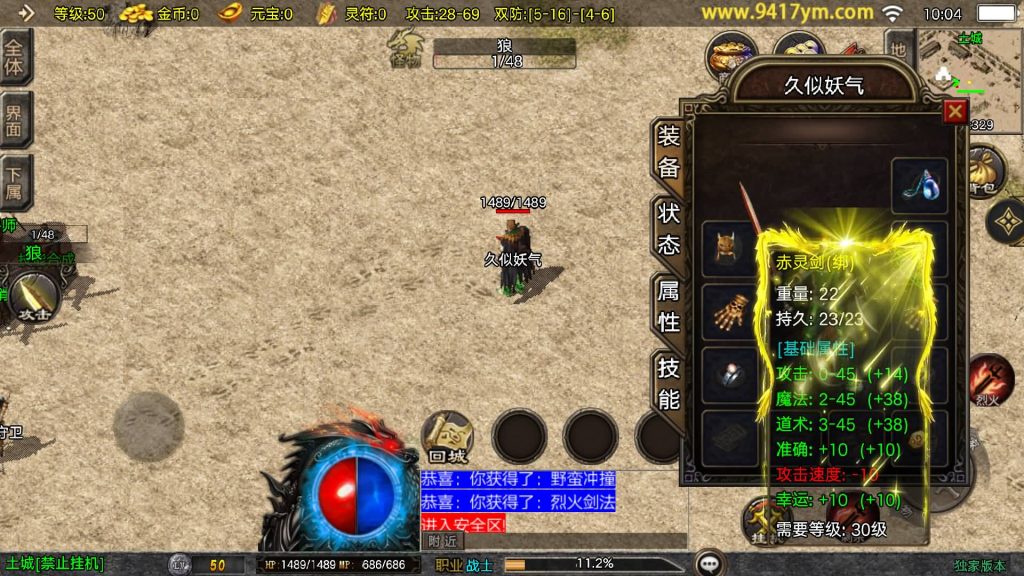
Task: Select the blue necklace equipment slot
Action: tap(919, 184)
